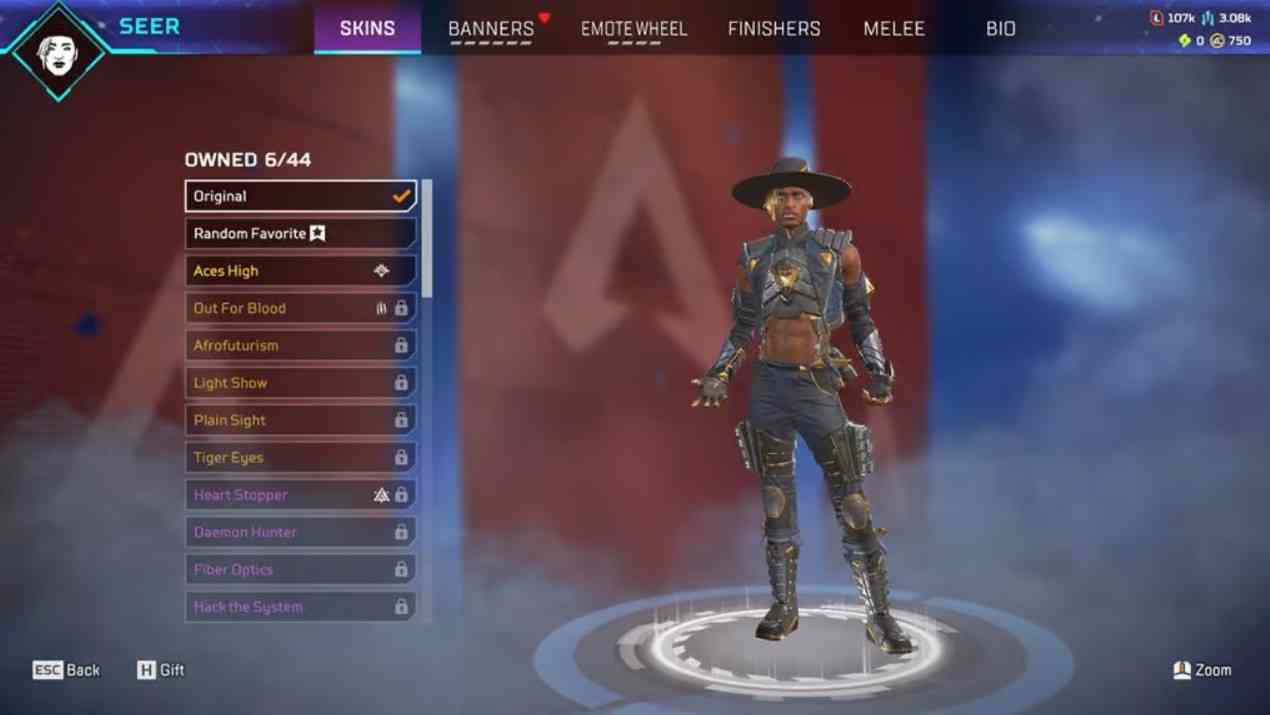The height and width of the screenshot is (715, 1270).
Task: Preview the Hack the System skin
Action: click(300, 607)
